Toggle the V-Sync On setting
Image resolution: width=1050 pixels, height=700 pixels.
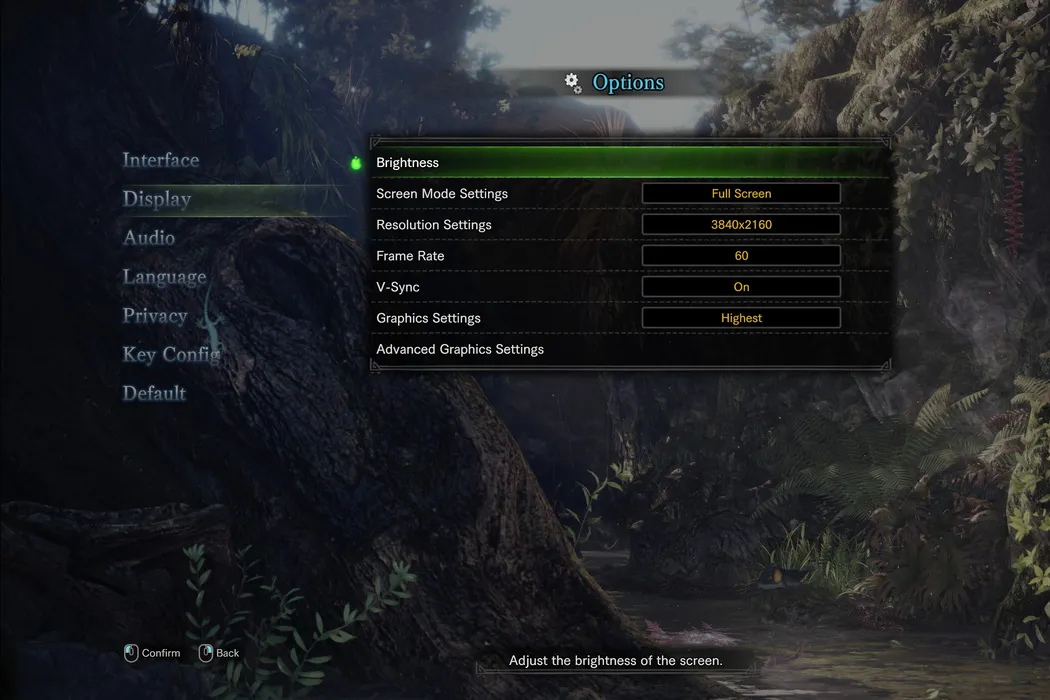click(x=741, y=287)
